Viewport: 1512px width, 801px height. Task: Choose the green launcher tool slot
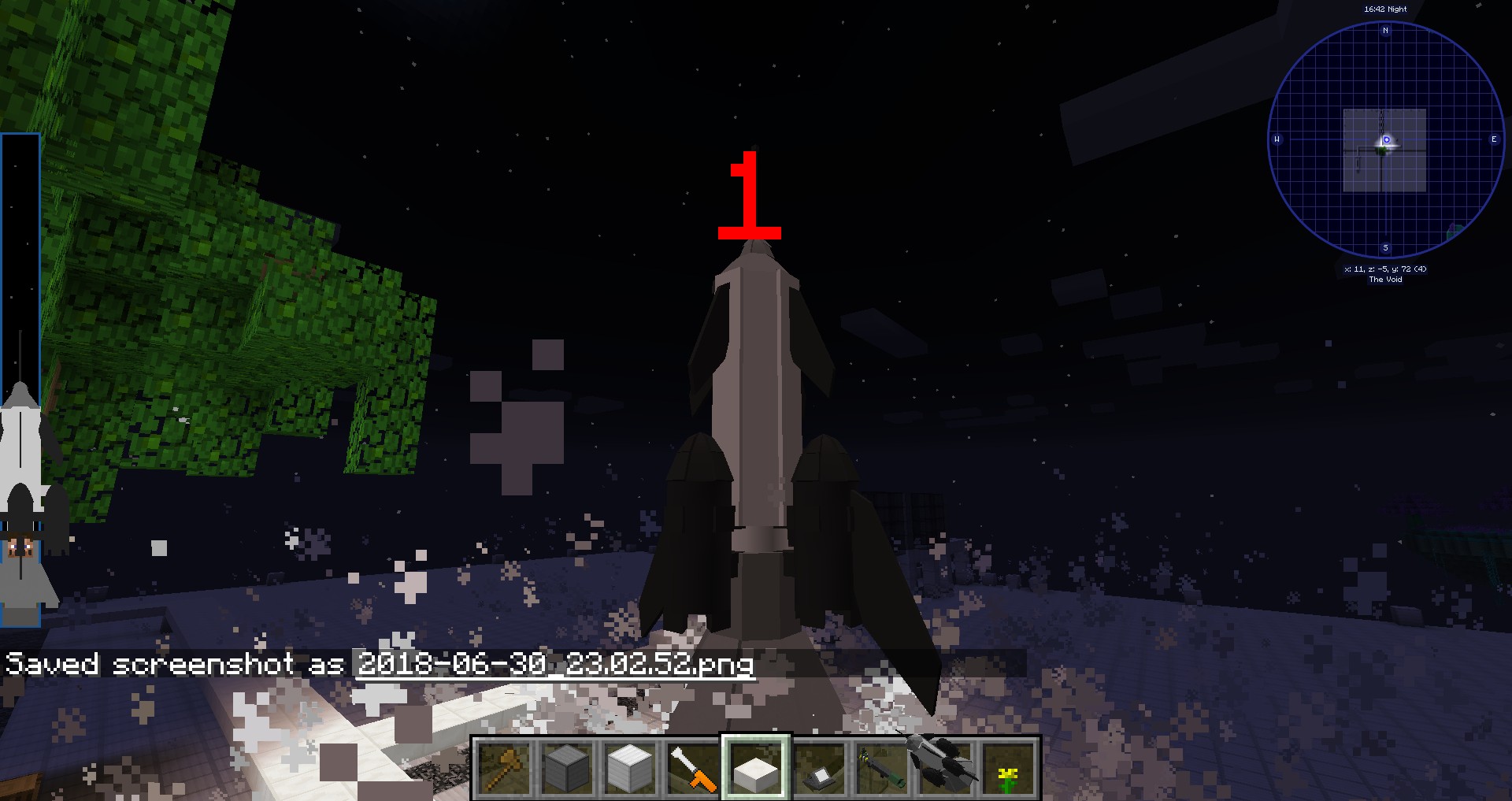pos(882,768)
